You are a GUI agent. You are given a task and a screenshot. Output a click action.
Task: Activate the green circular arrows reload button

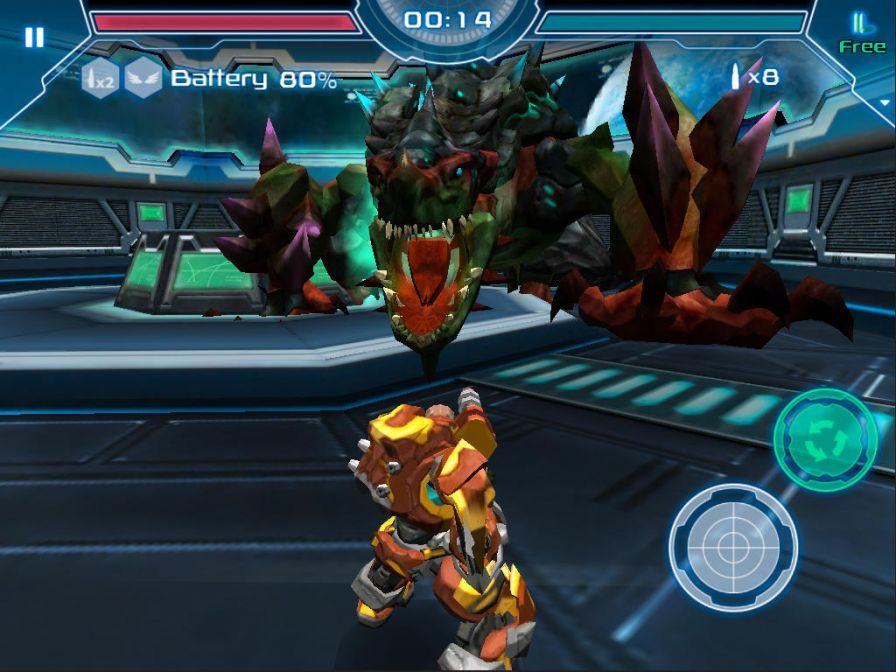point(825,440)
